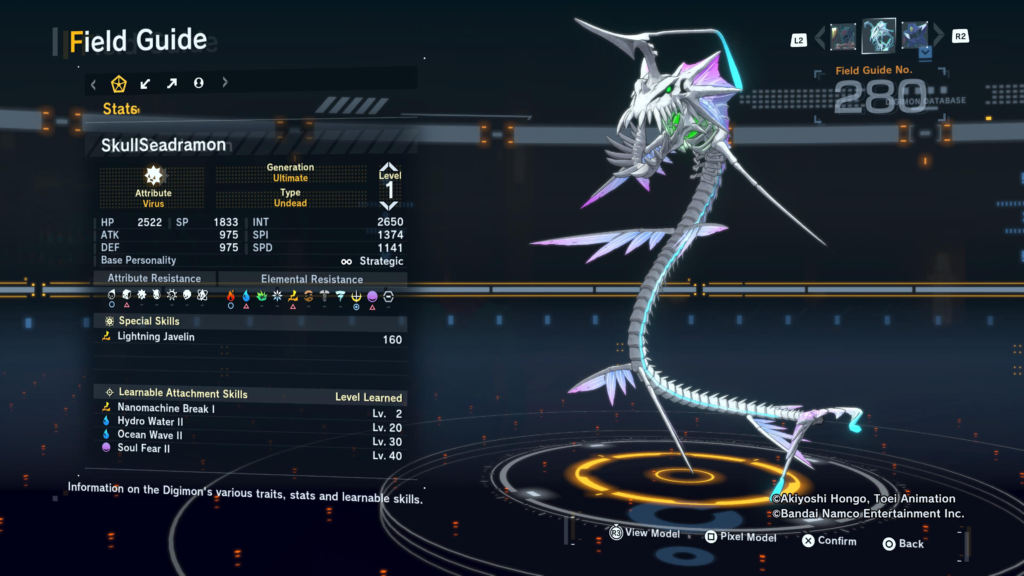The width and height of the screenshot is (1024, 576).
Task: Switch to the down-left arrow tab
Action: coord(145,84)
